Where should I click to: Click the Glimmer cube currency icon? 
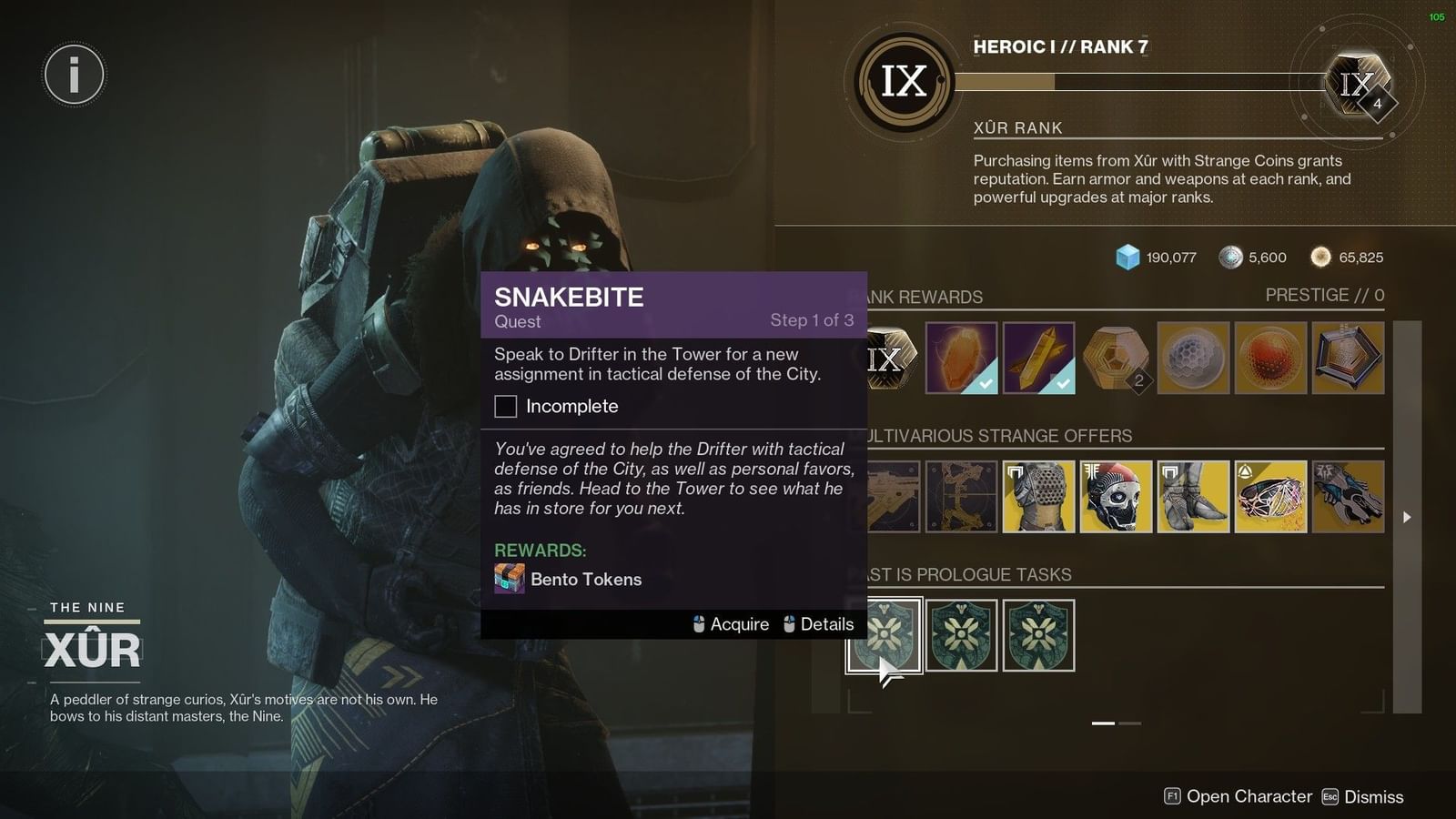[1127, 258]
